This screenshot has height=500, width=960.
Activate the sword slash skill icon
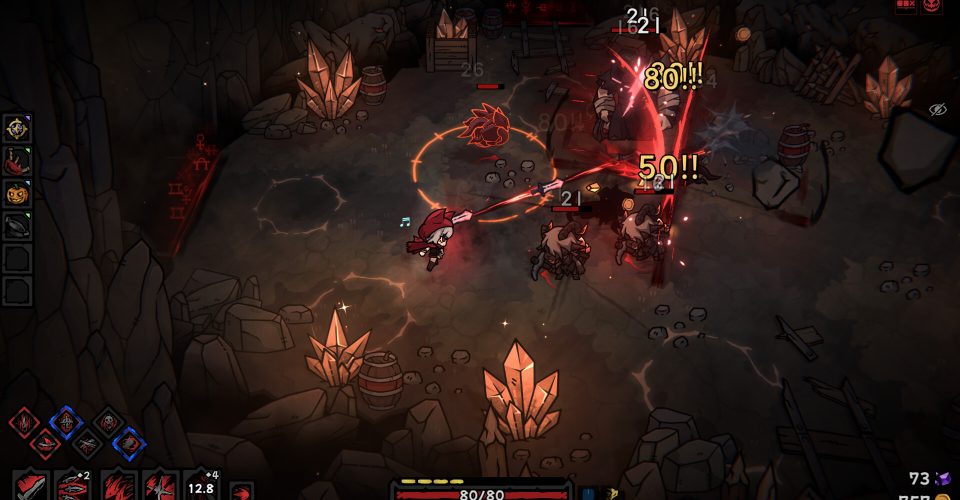[x=30, y=485]
